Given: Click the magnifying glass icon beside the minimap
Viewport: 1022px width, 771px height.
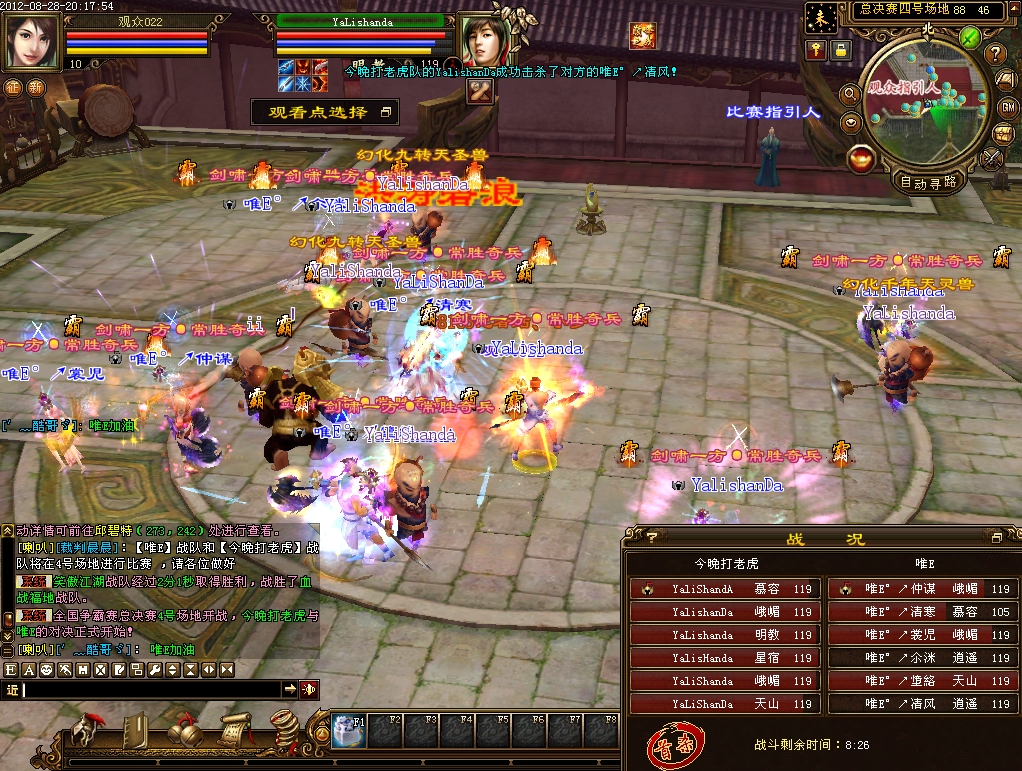Looking at the screenshot, I should pos(850,94).
